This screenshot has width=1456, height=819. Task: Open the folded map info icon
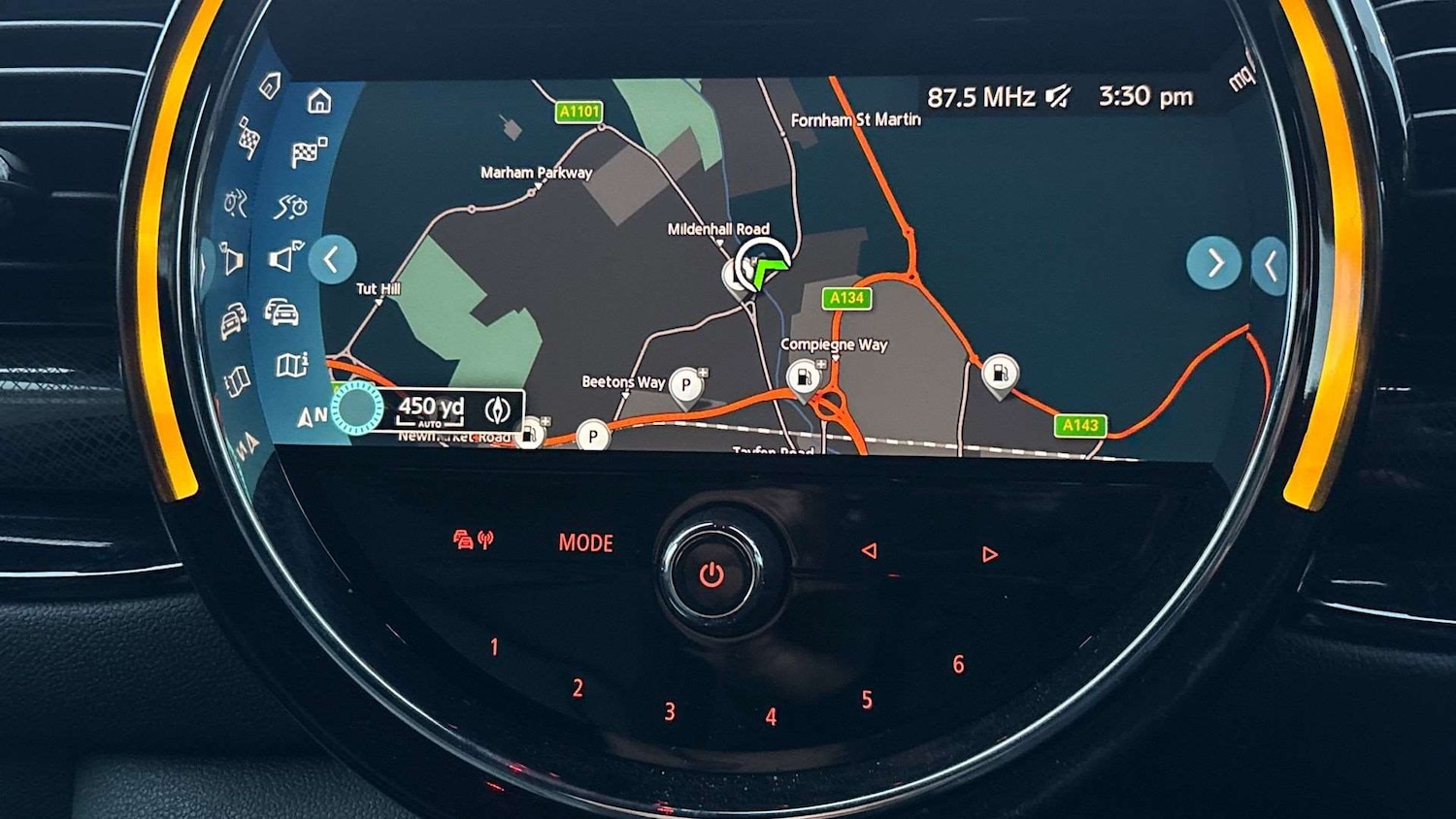[291, 365]
